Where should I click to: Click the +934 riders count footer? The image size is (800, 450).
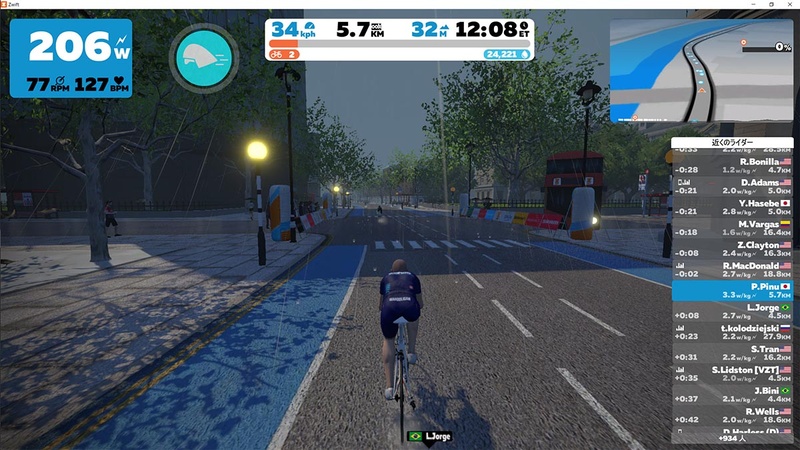coord(735,438)
